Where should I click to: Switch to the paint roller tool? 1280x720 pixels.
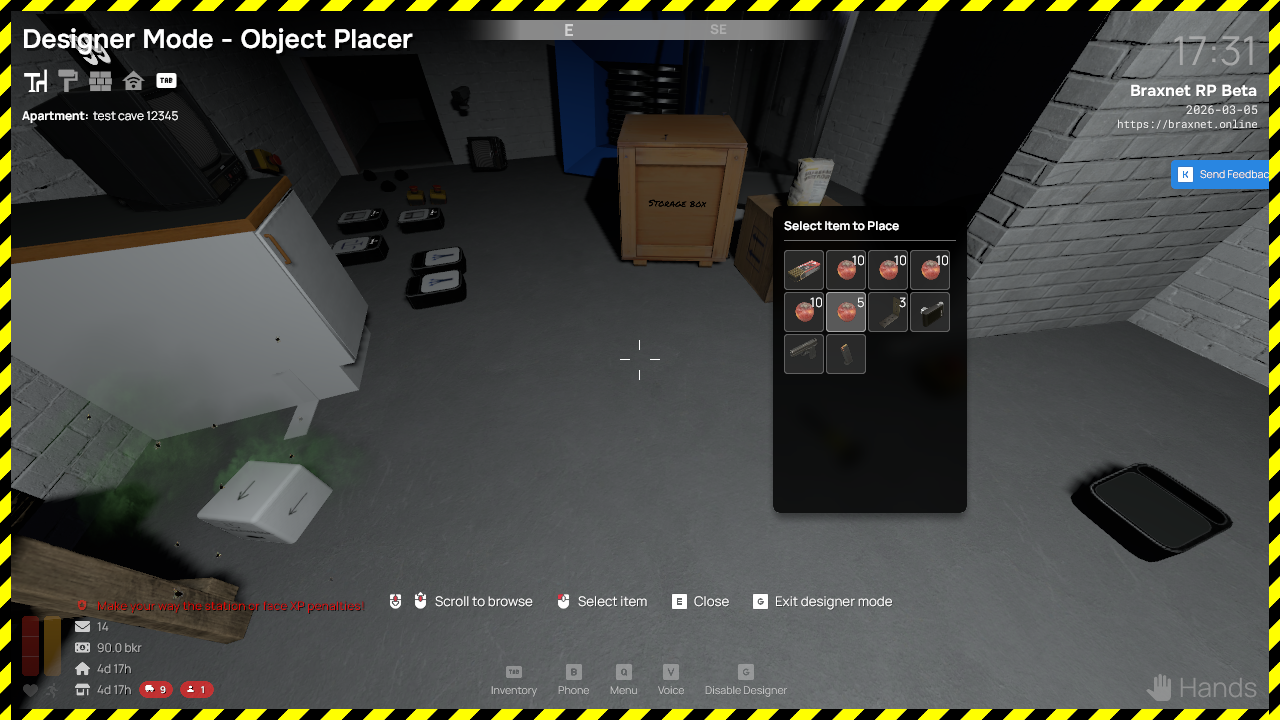(68, 81)
